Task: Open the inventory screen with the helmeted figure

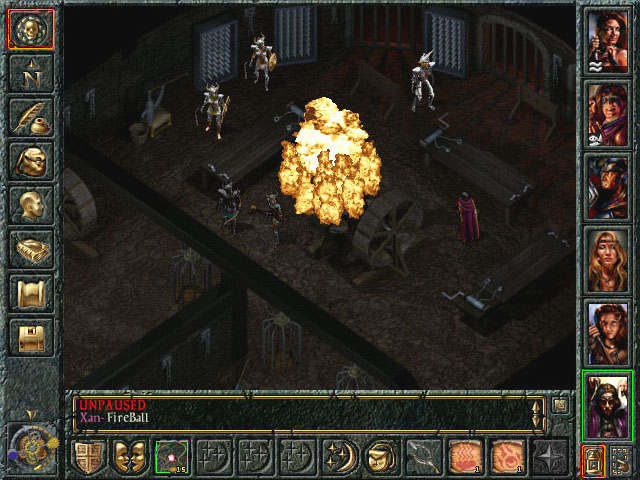Action: click(x=30, y=161)
